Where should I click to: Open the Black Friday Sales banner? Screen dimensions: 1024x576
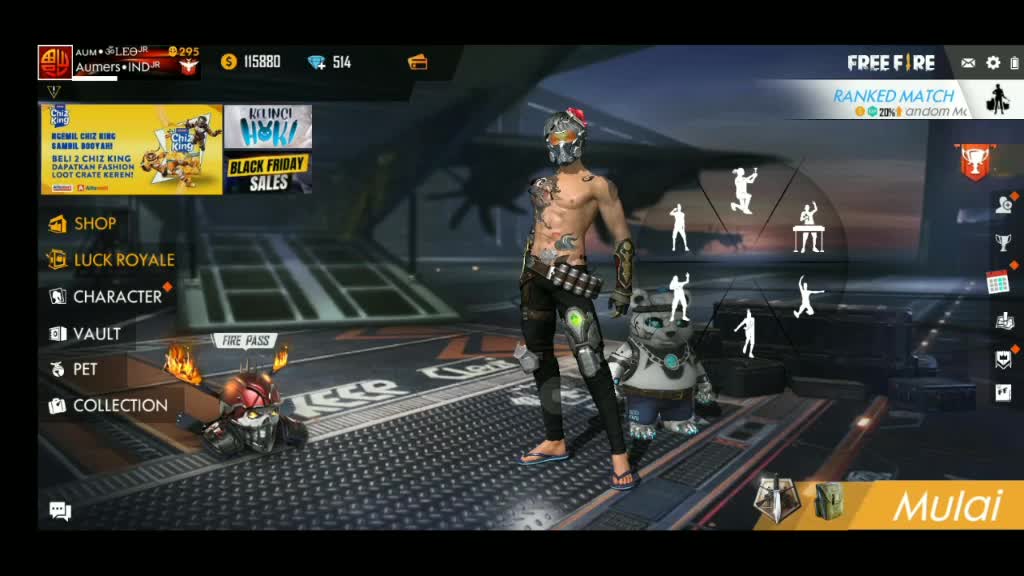click(x=267, y=173)
